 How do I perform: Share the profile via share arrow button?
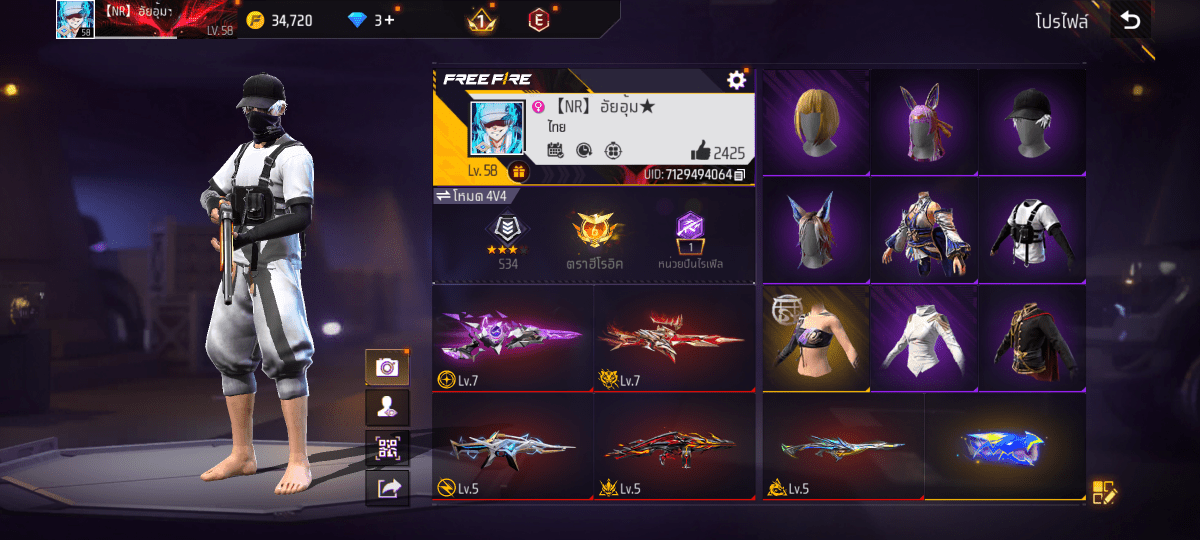pyautogui.click(x=386, y=487)
